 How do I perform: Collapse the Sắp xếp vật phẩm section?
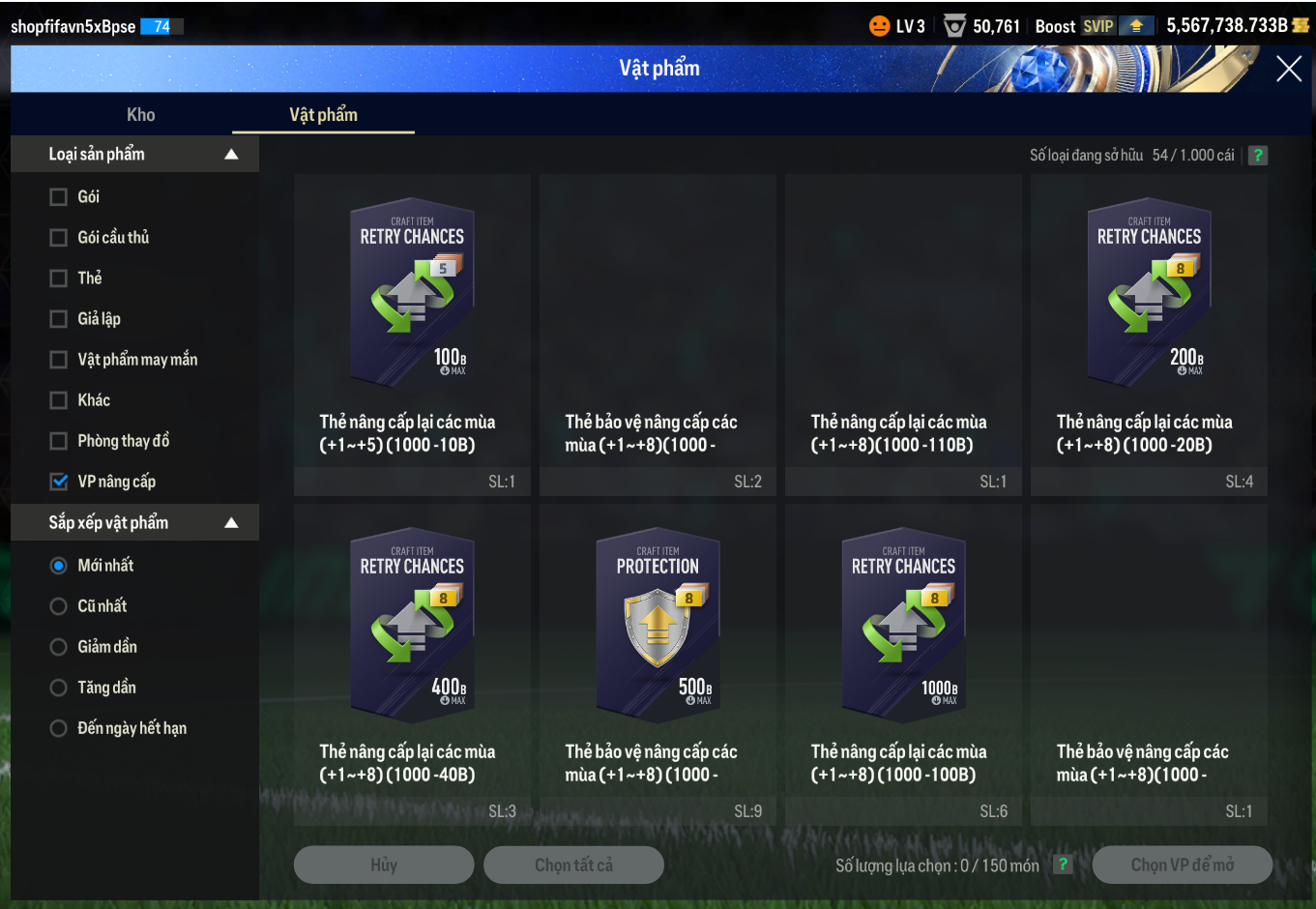tap(231, 523)
